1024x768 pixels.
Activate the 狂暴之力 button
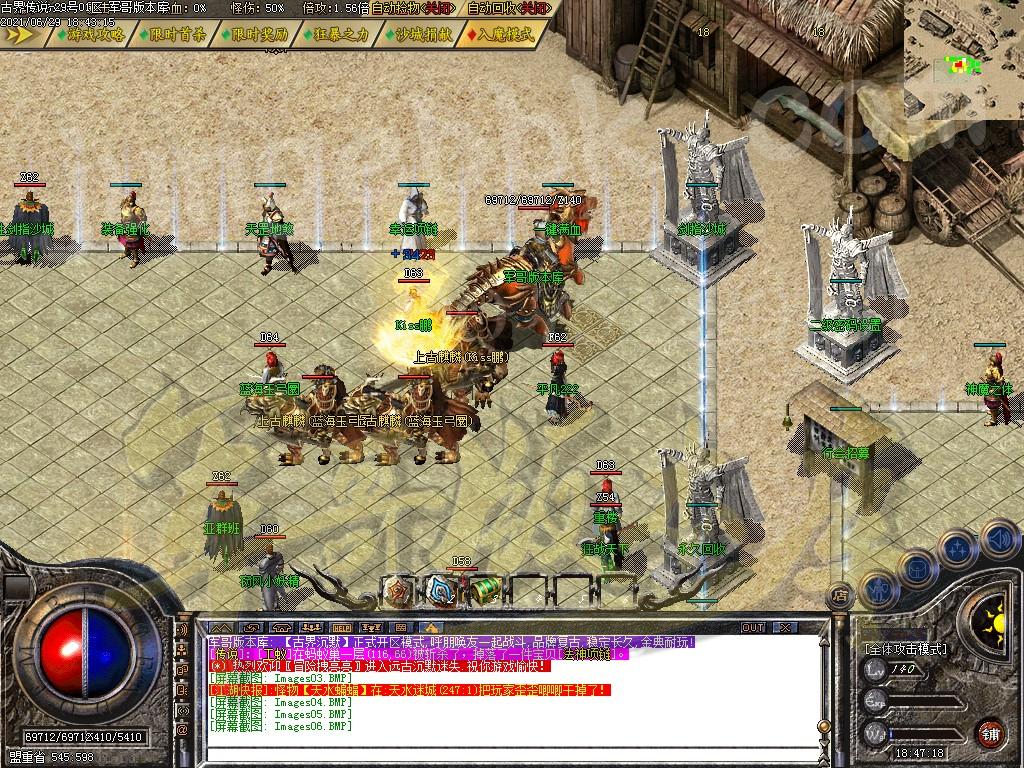(x=336, y=34)
